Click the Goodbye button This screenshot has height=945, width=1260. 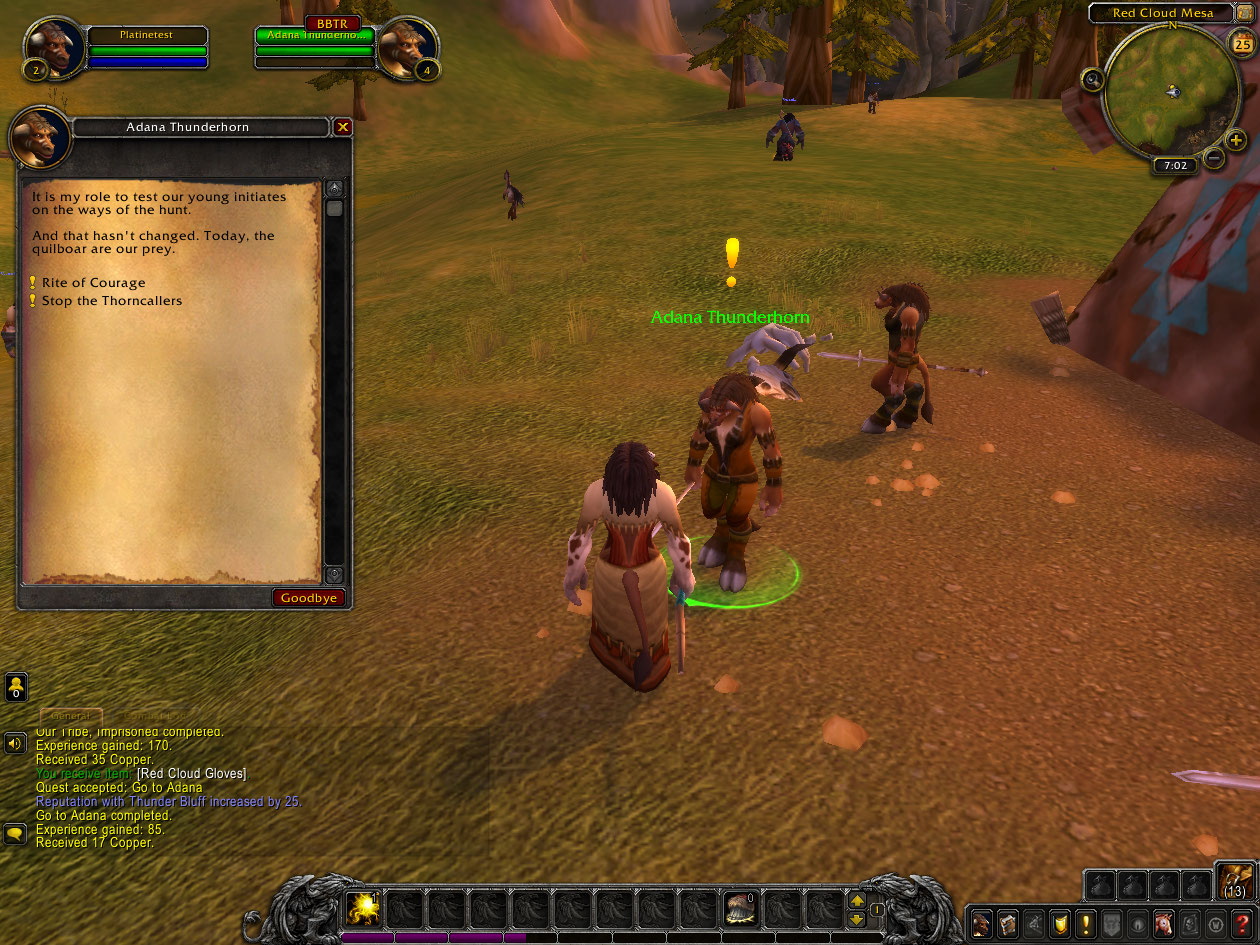[310, 598]
